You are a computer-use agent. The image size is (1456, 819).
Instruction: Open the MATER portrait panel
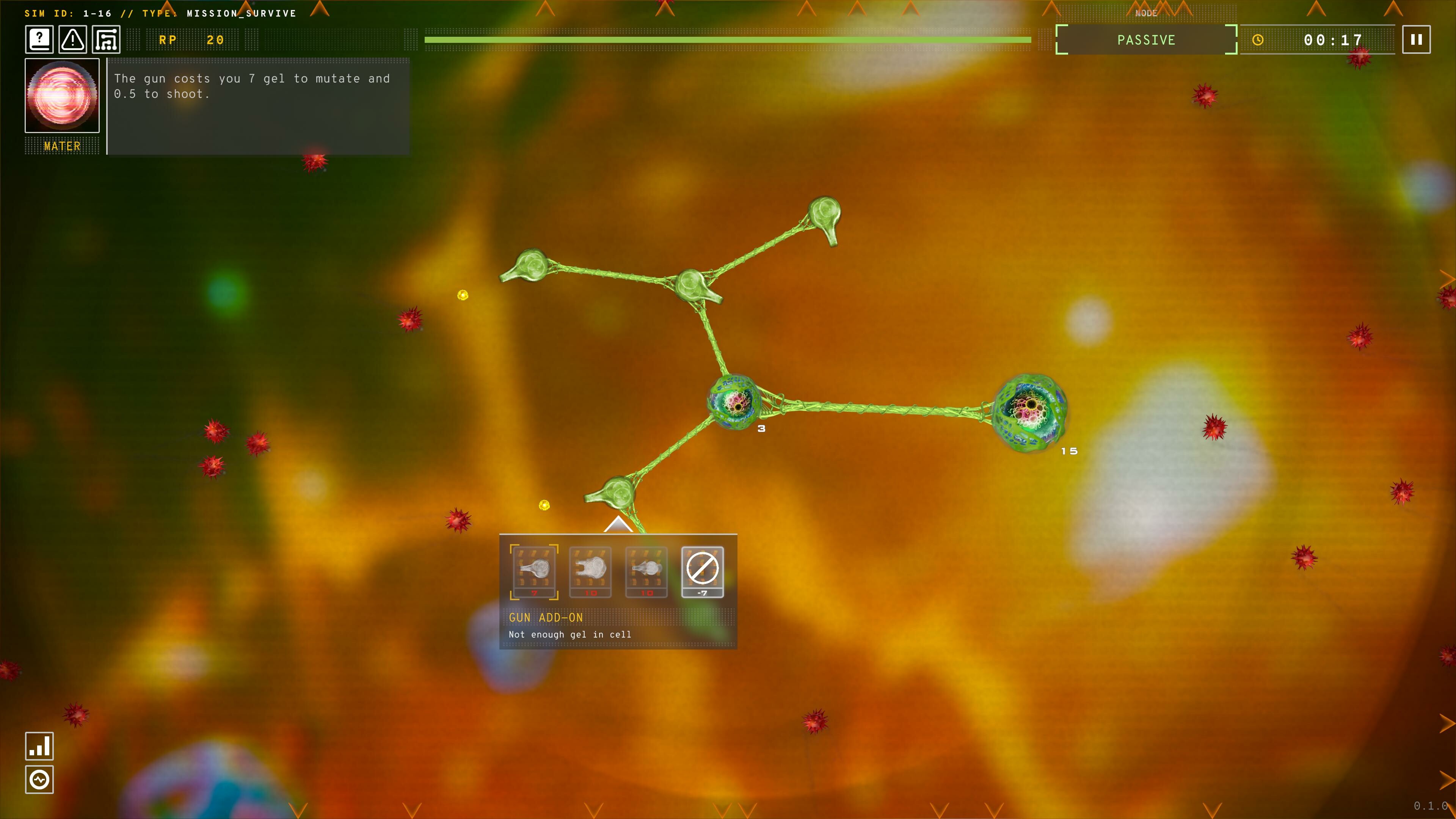tap(62, 96)
